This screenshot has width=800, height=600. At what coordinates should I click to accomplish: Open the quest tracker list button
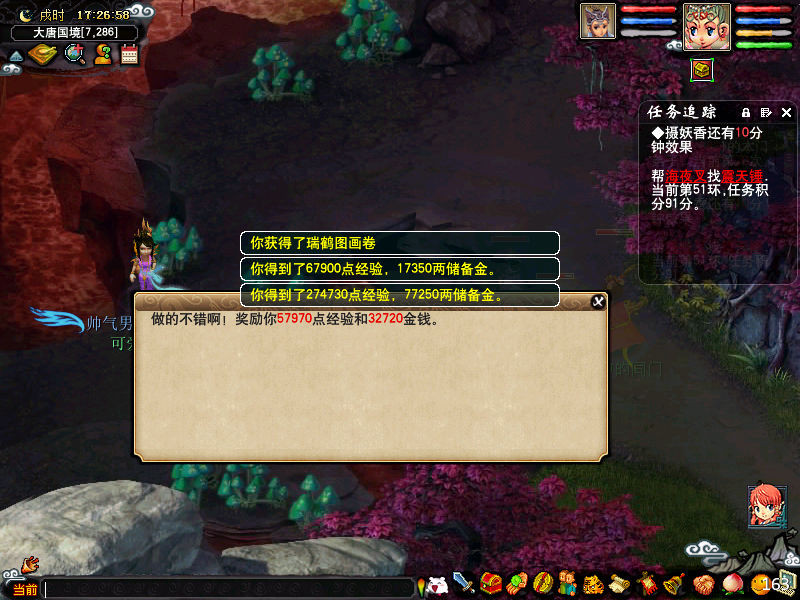click(x=766, y=112)
